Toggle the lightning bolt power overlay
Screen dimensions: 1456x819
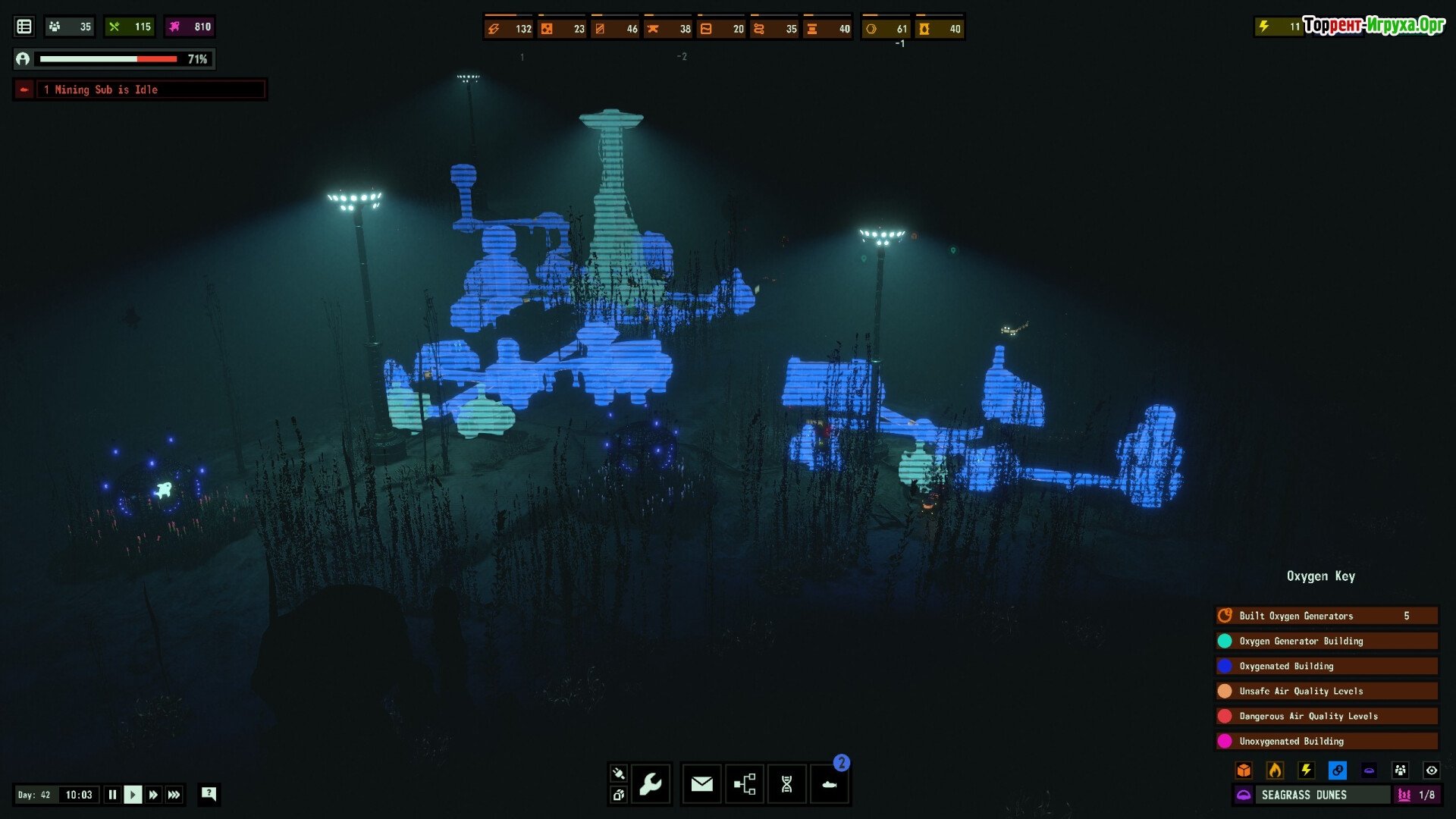click(1306, 770)
